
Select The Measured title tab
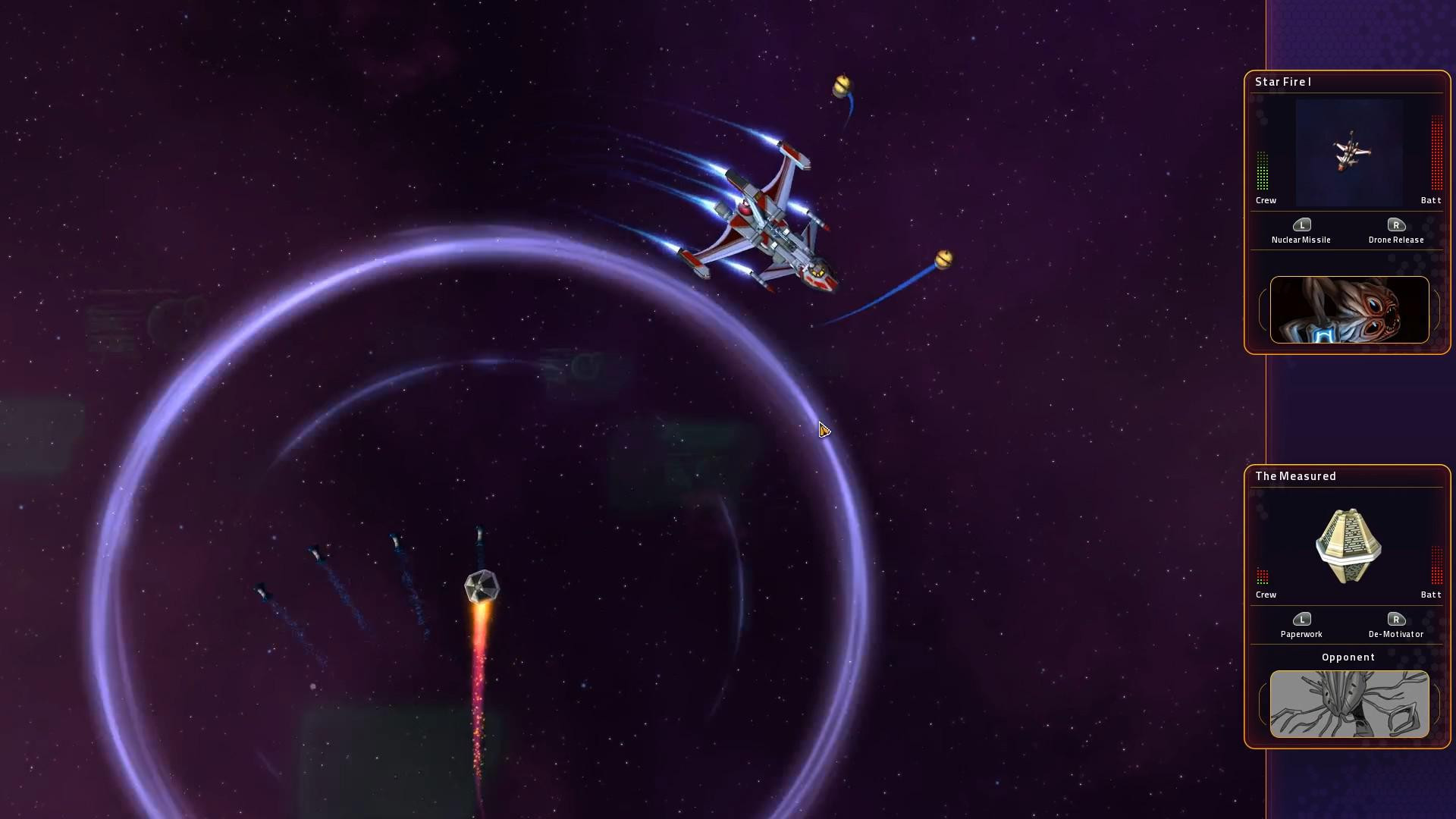click(x=1295, y=476)
